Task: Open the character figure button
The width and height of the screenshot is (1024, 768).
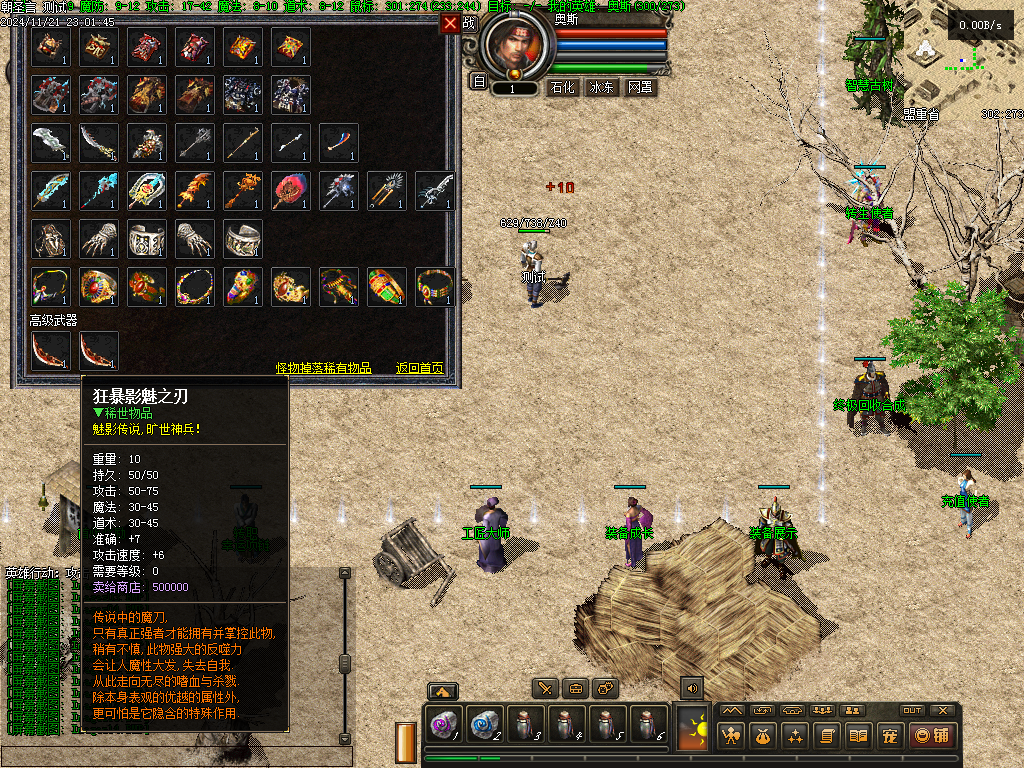Action: click(732, 736)
